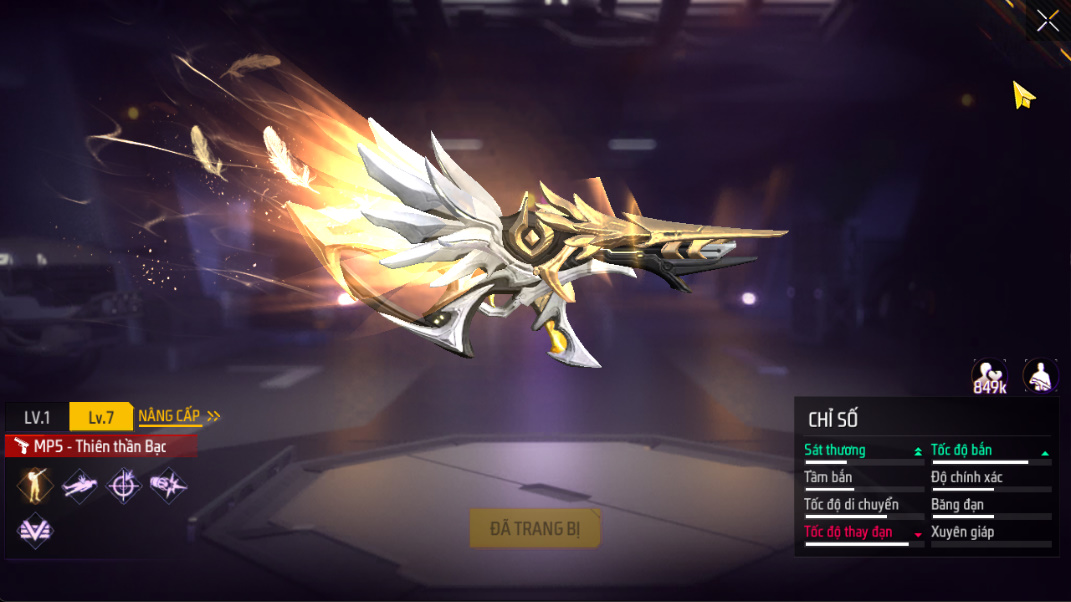Open the NÂNG CẤP upgrade link
The height and width of the screenshot is (602, 1071).
coord(179,416)
